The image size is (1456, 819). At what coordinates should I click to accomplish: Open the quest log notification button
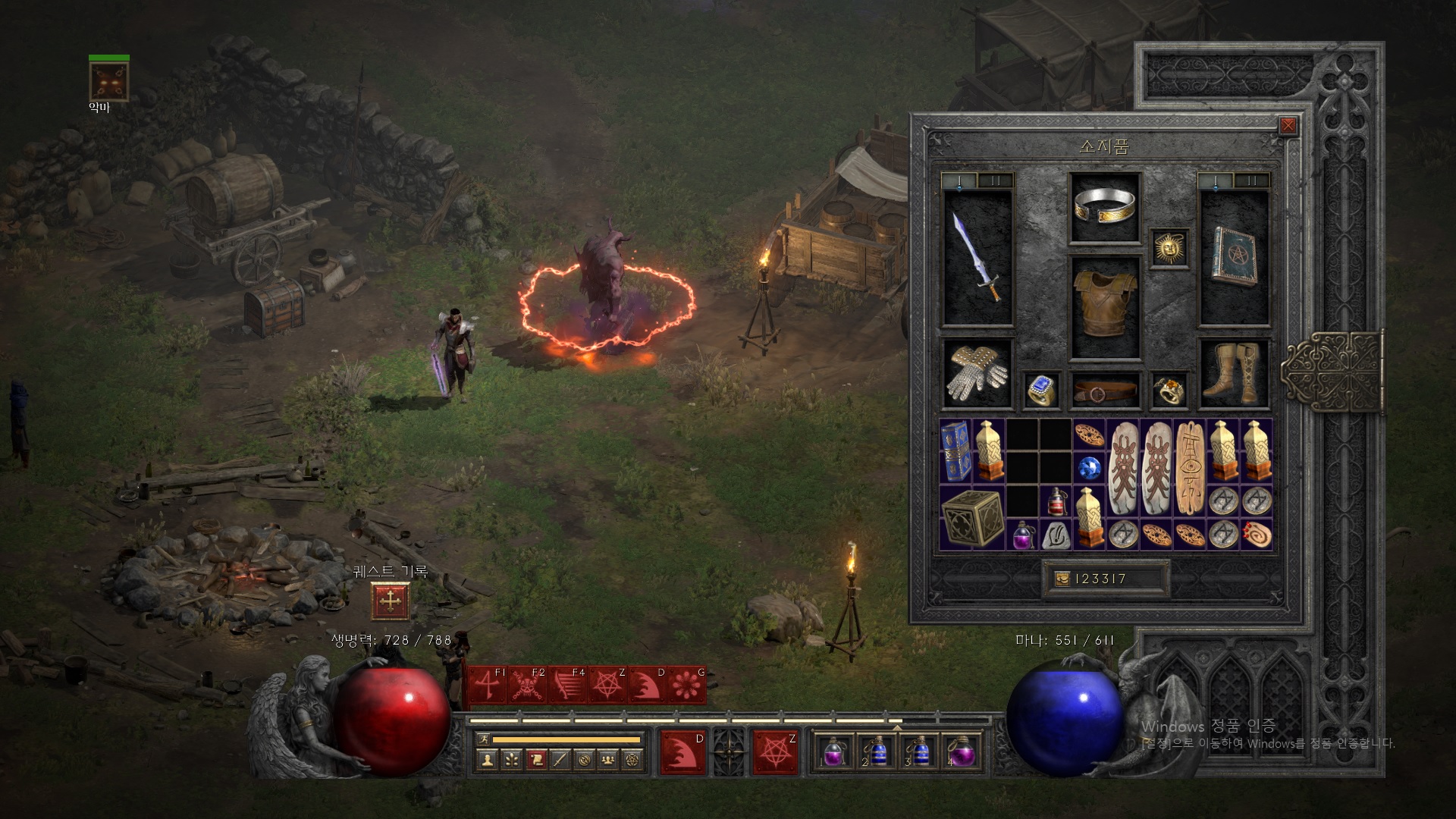391,601
